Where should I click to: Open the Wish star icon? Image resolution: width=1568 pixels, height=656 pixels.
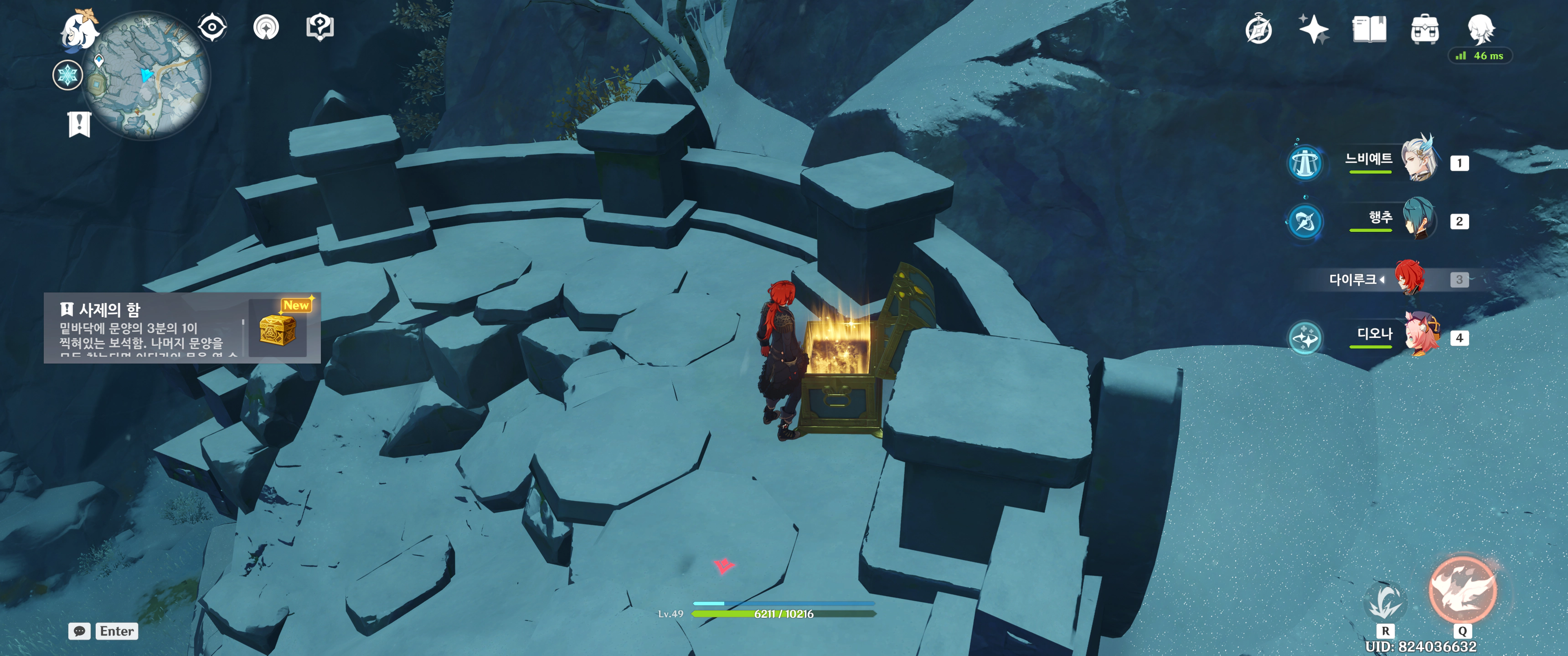(1313, 29)
